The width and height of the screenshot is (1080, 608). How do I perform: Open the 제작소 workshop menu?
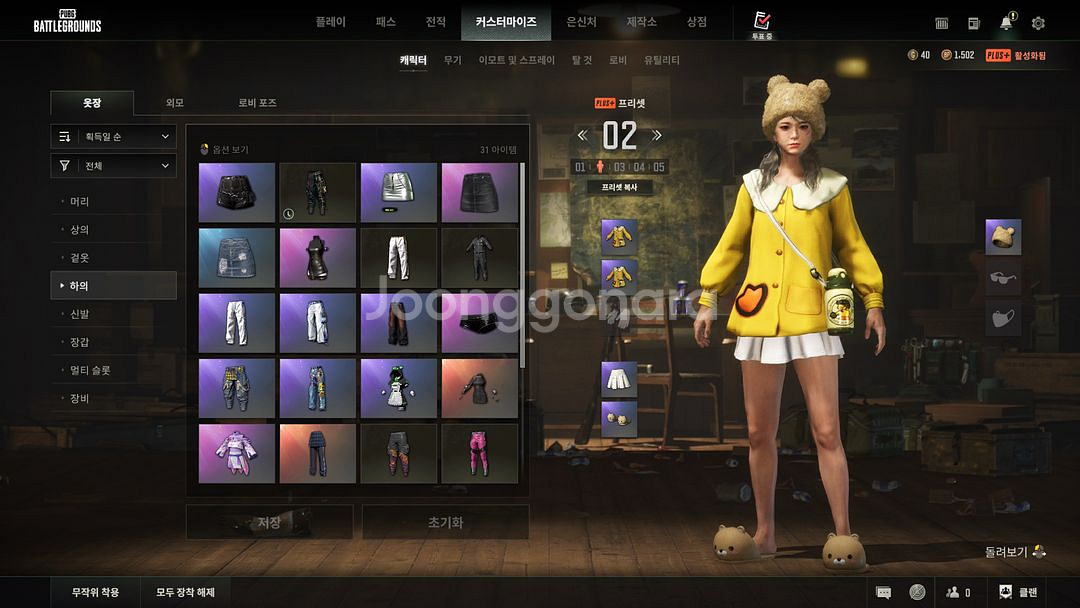coord(641,21)
